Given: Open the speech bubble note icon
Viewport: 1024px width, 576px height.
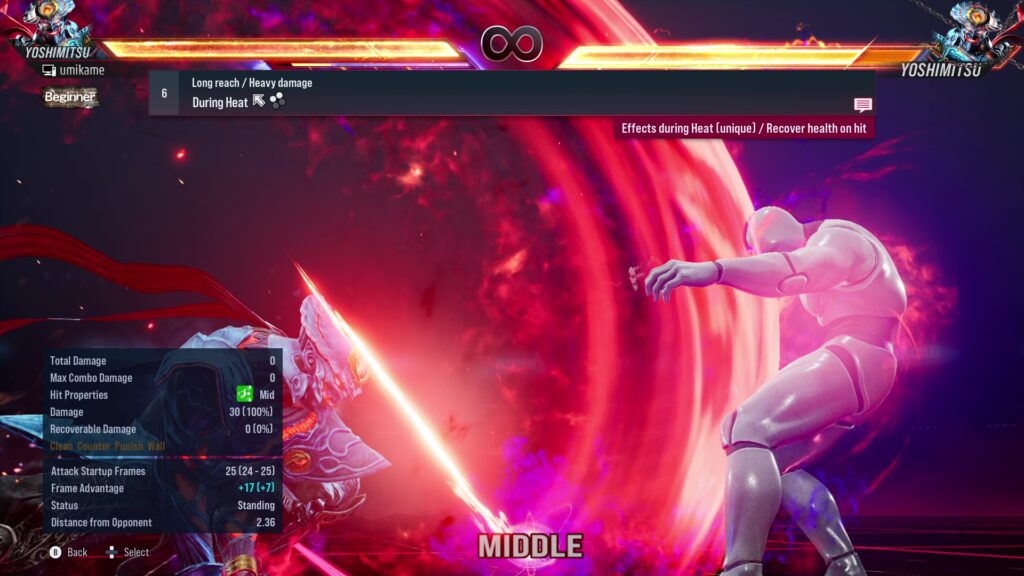Looking at the screenshot, I should (x=862, y=105).
